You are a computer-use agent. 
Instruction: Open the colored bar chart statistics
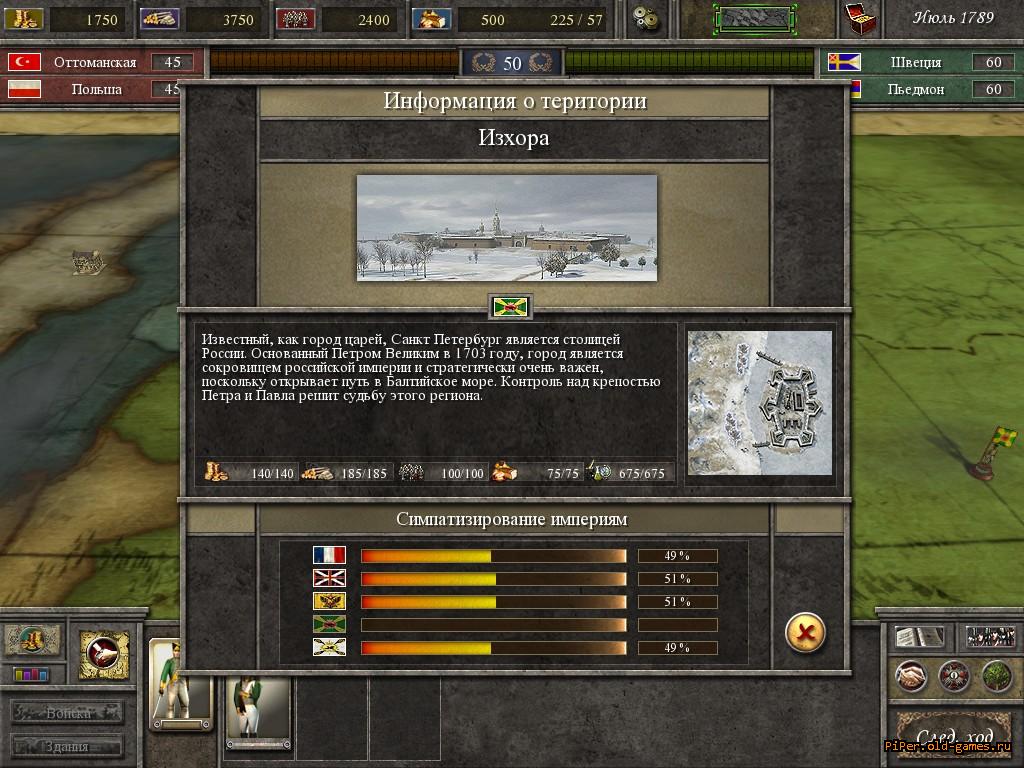(31, 675)
